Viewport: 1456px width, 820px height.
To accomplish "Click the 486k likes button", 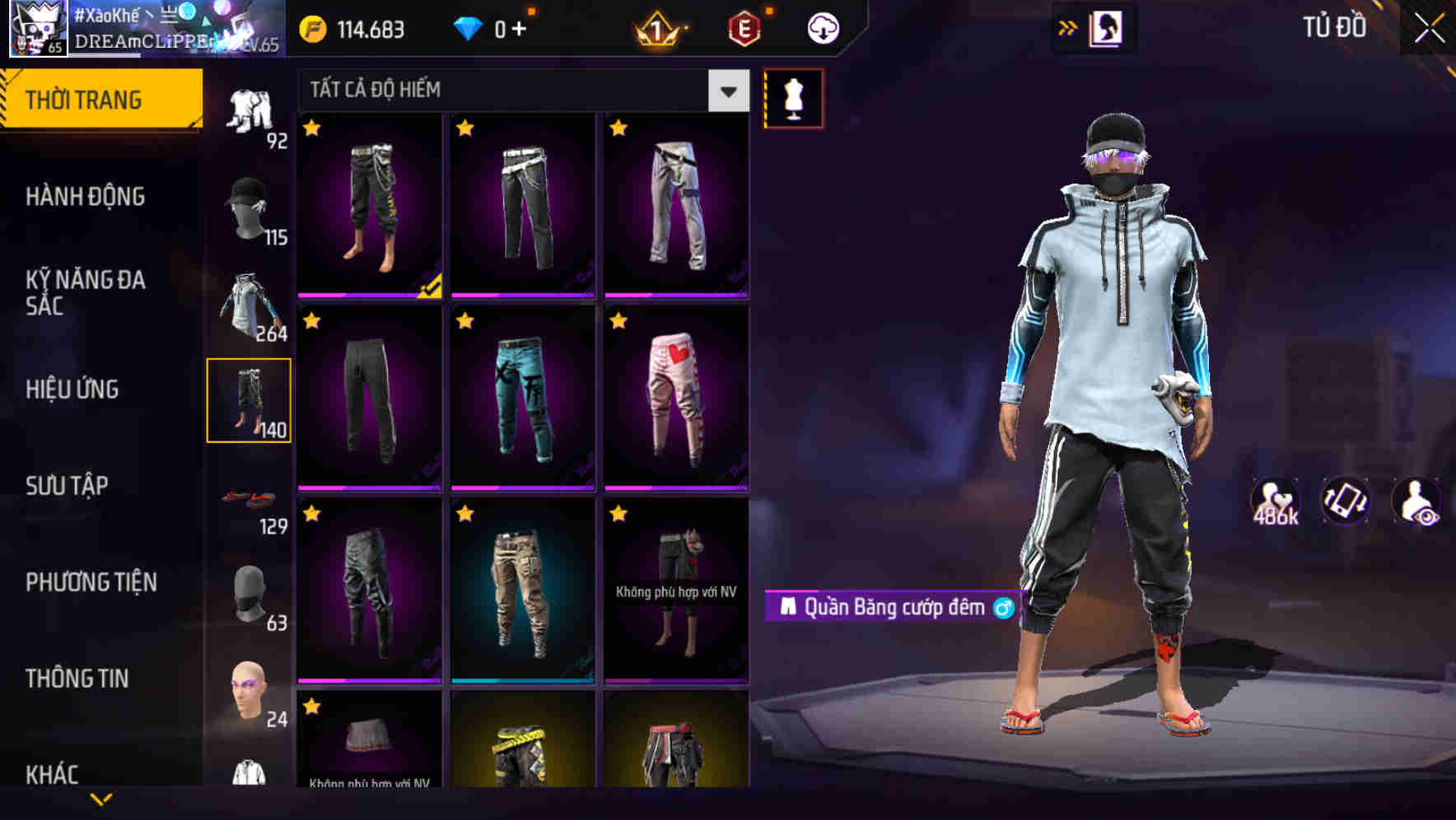I will click(x=1275, y=501).
